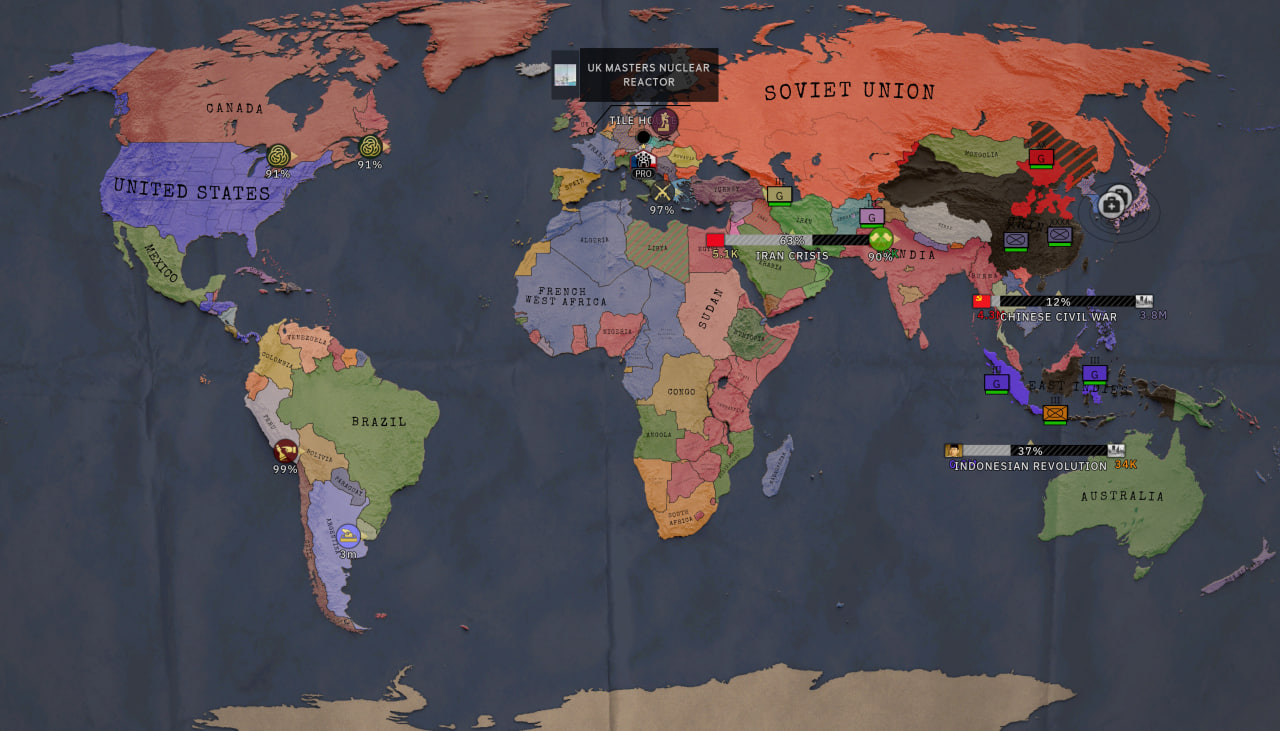Click the communist Chinese flag on war bar

[x=981, y=301]
